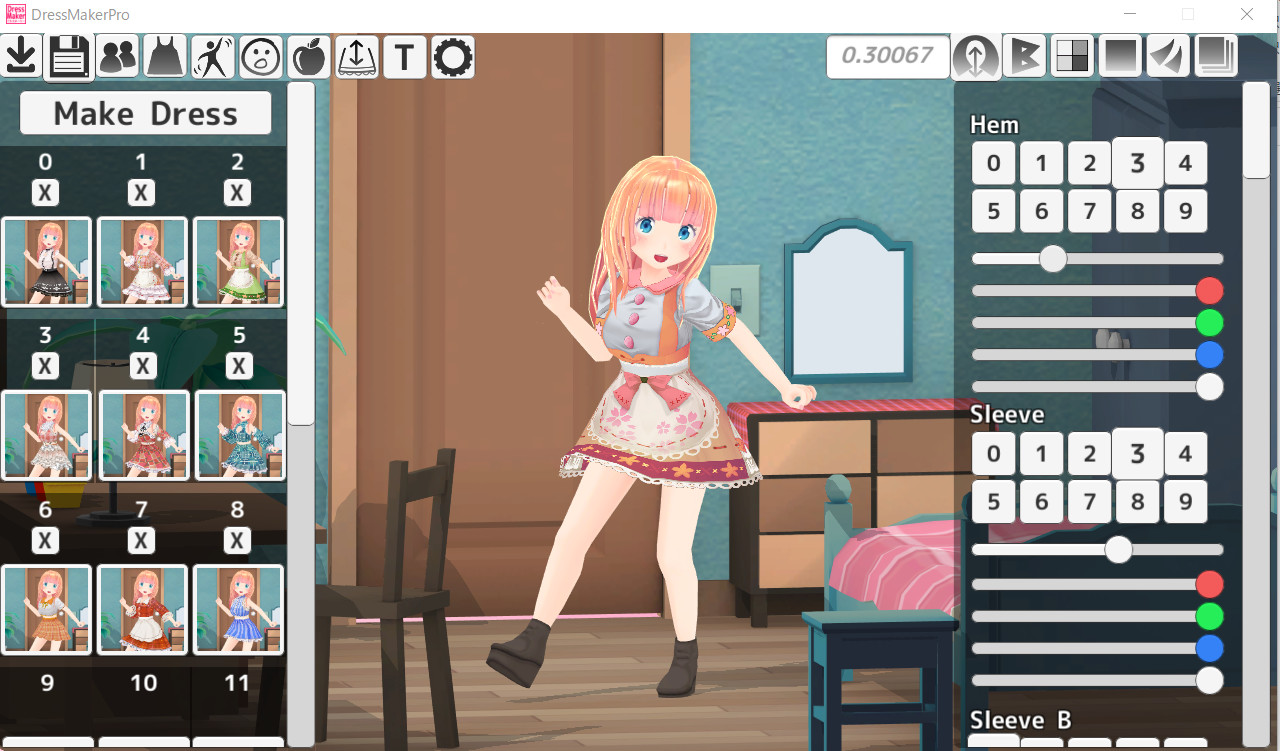The image size is (1280, 751).
Task: Select the dress editing tool
Action: point(164,57)
